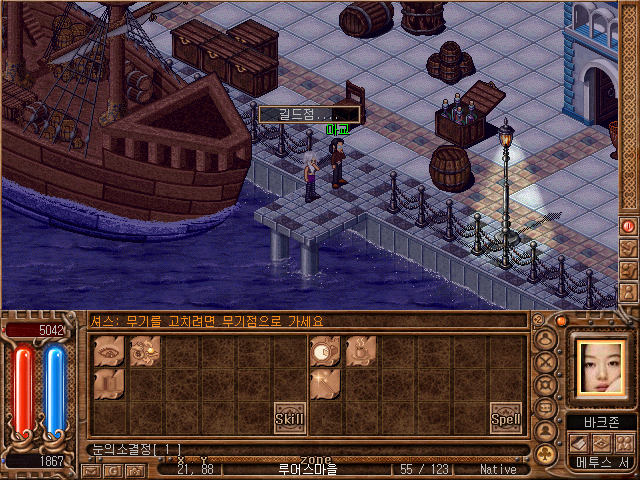Select the eye skill icon
The height and width of the screenshot is (480, 640).
(110, 352)
